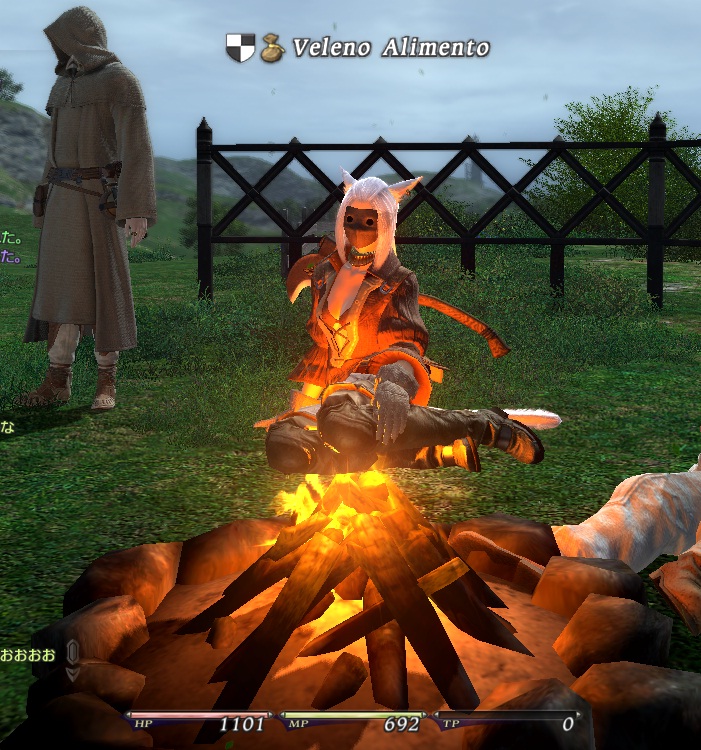Click the chat log scrollbar handle
Image resolution: width=701 pixels, height=750 pixels.
click(73, 653)
